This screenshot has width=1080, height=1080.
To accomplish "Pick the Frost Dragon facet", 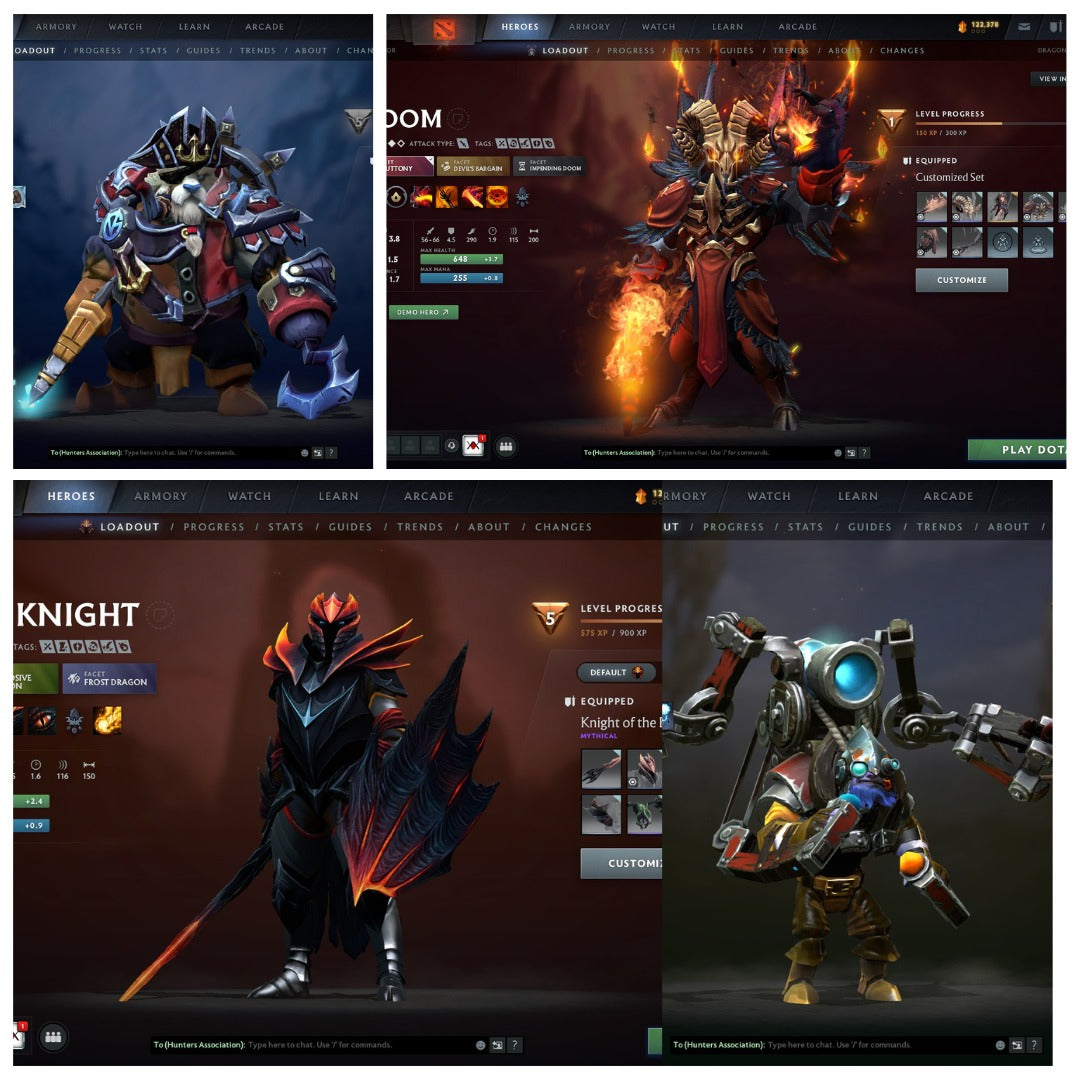I will 109,678.
